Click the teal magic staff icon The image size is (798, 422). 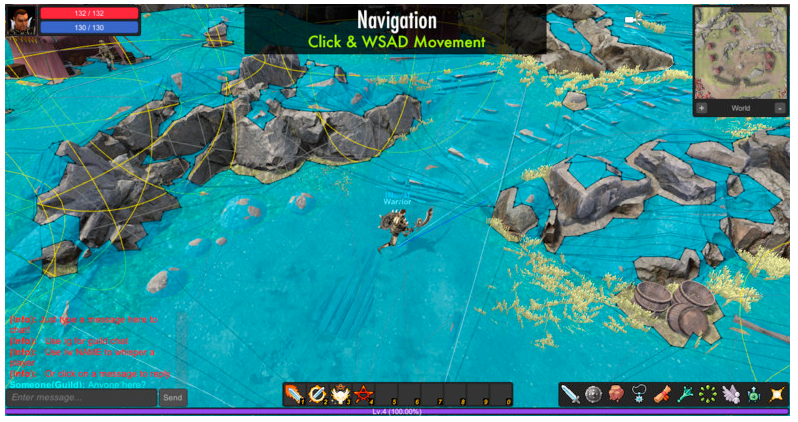(685, 394)
